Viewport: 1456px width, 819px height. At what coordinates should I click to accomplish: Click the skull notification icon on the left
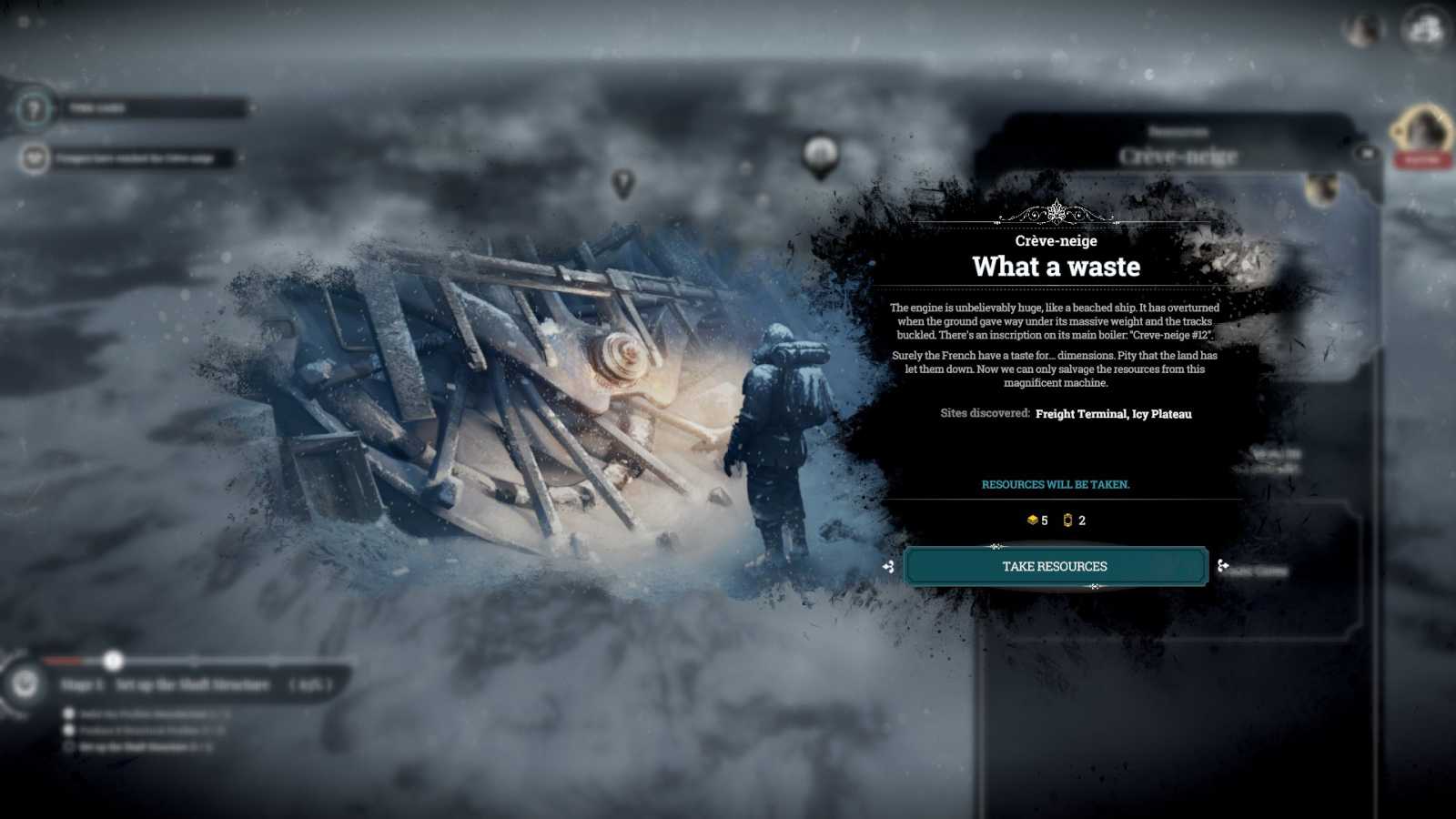tap(35, 157)
